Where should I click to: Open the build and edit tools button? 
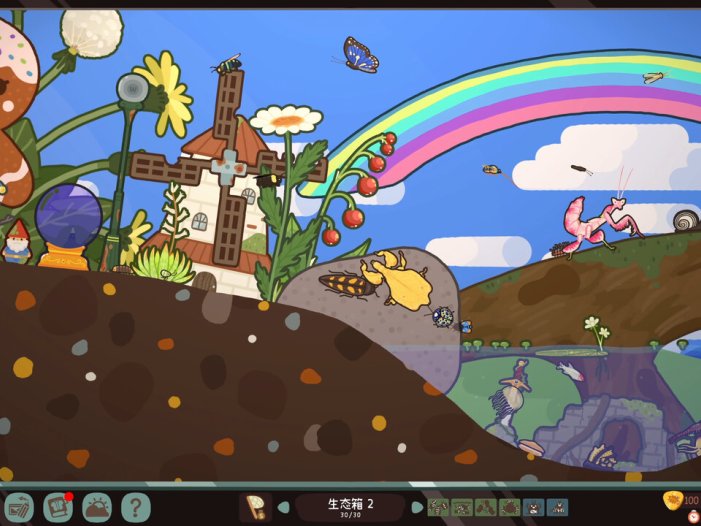pos(18,507)
